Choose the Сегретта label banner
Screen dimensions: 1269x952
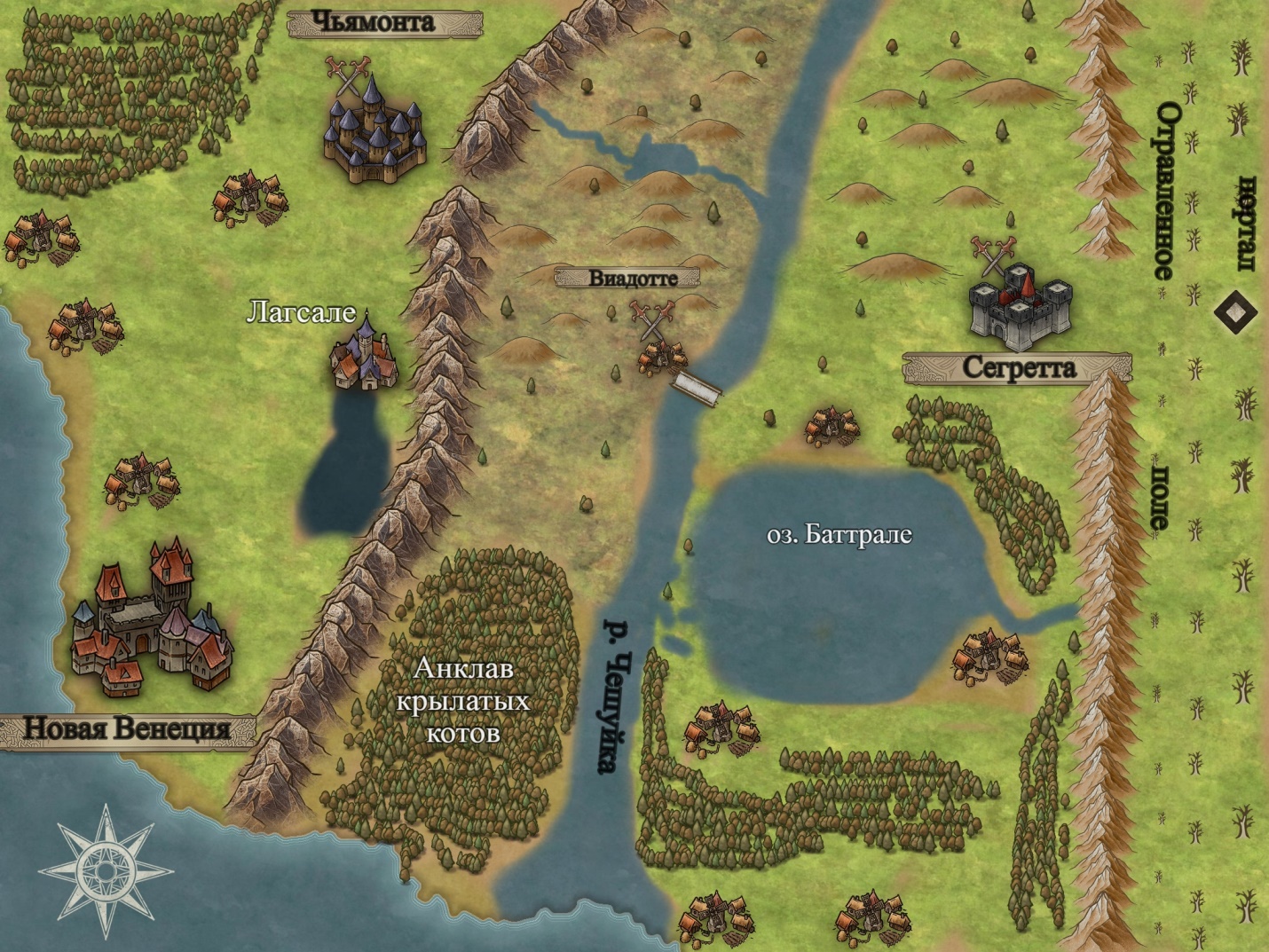[1017, 368]
